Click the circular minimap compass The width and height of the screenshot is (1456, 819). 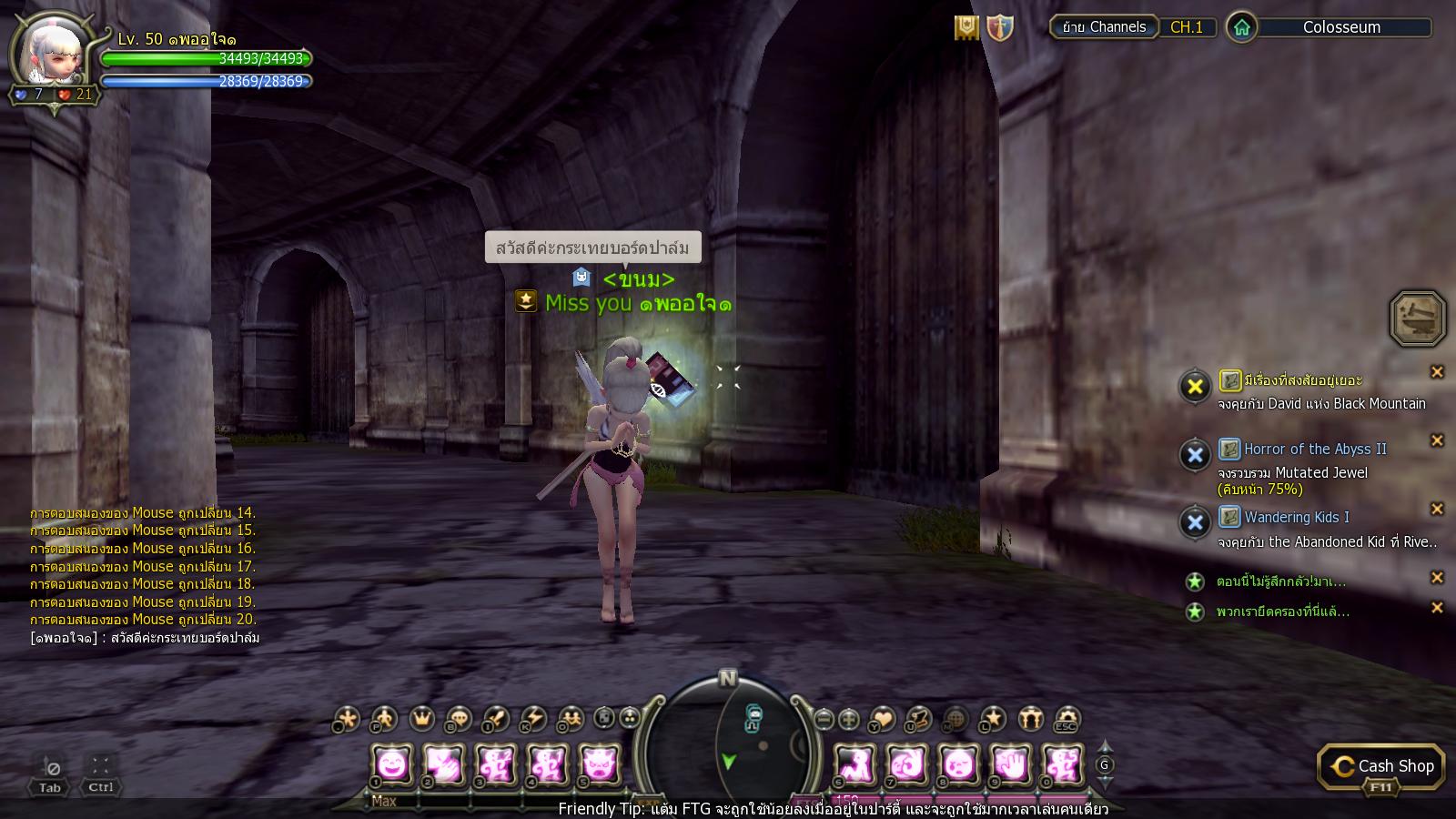tap(728, 742)
